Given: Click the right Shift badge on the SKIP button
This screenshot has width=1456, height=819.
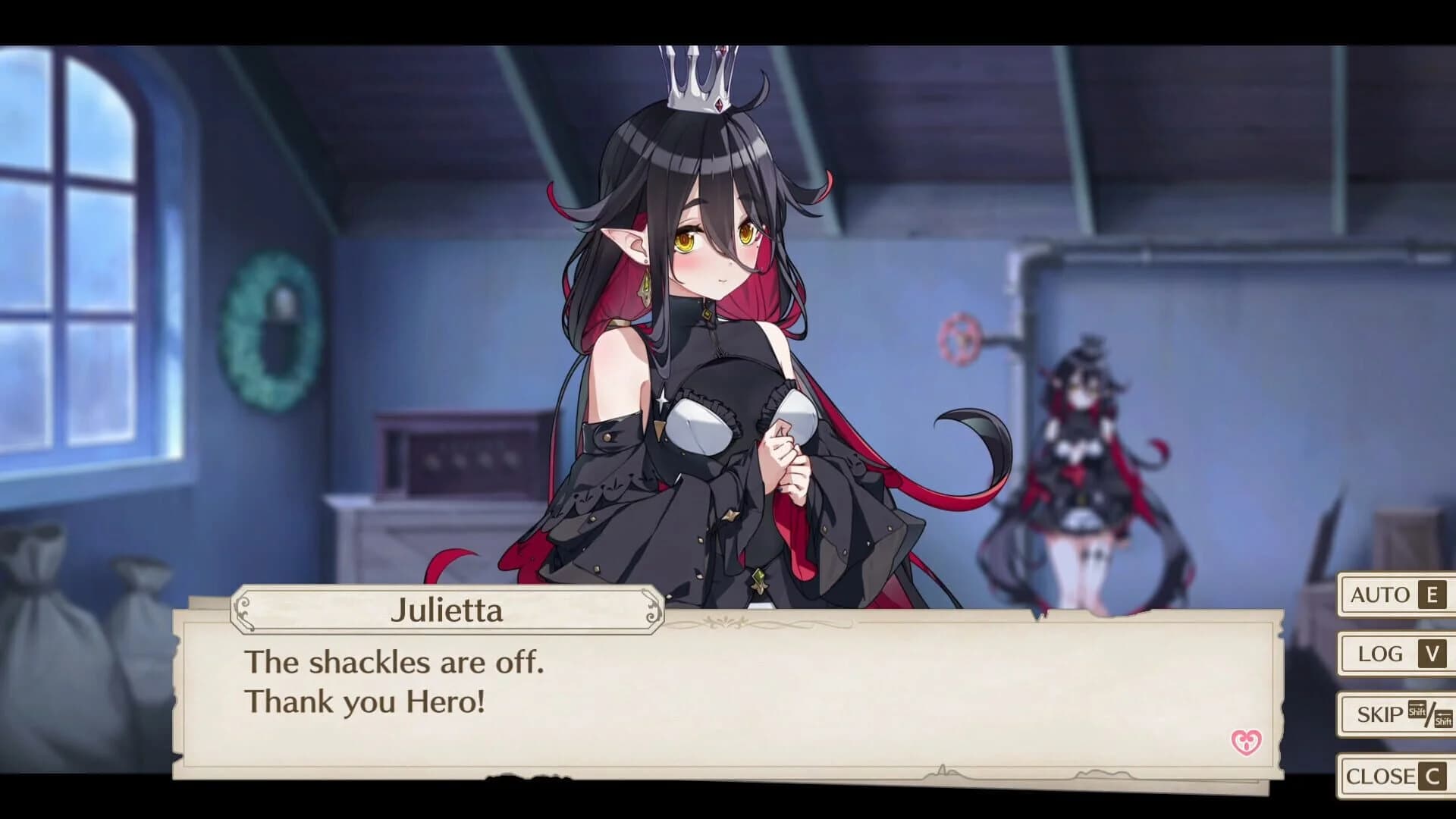Looking at the screenshot, I should coord(1442,719).
